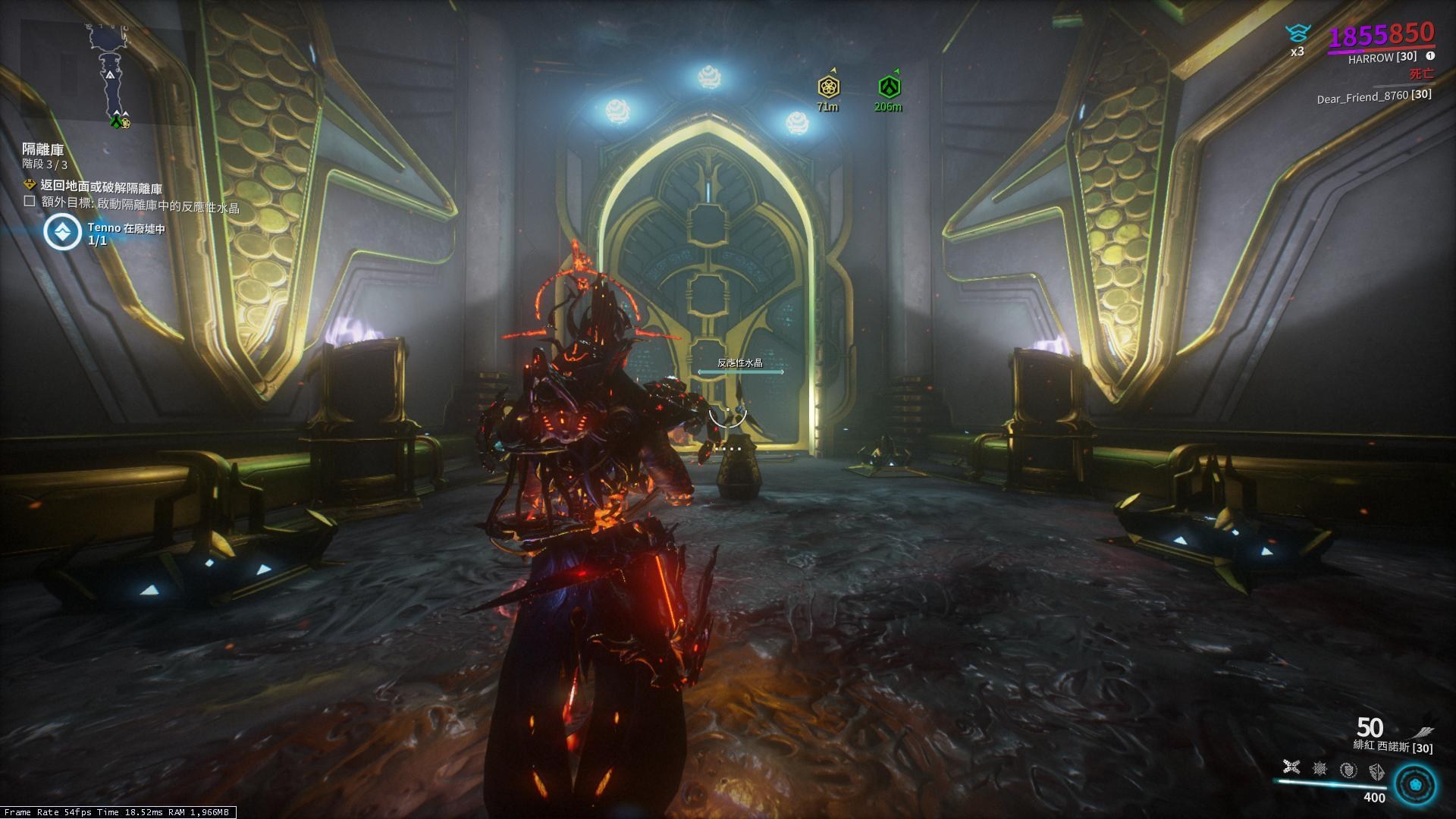Screen dimensions: 1456x819
Task: Activate Harrow's second ability, spiked star icon
Action: (1319, 769)
